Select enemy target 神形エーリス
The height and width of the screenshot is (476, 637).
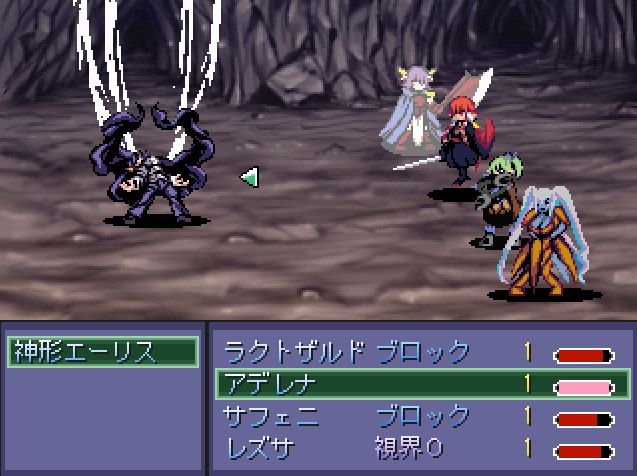[x=100, y=352]
